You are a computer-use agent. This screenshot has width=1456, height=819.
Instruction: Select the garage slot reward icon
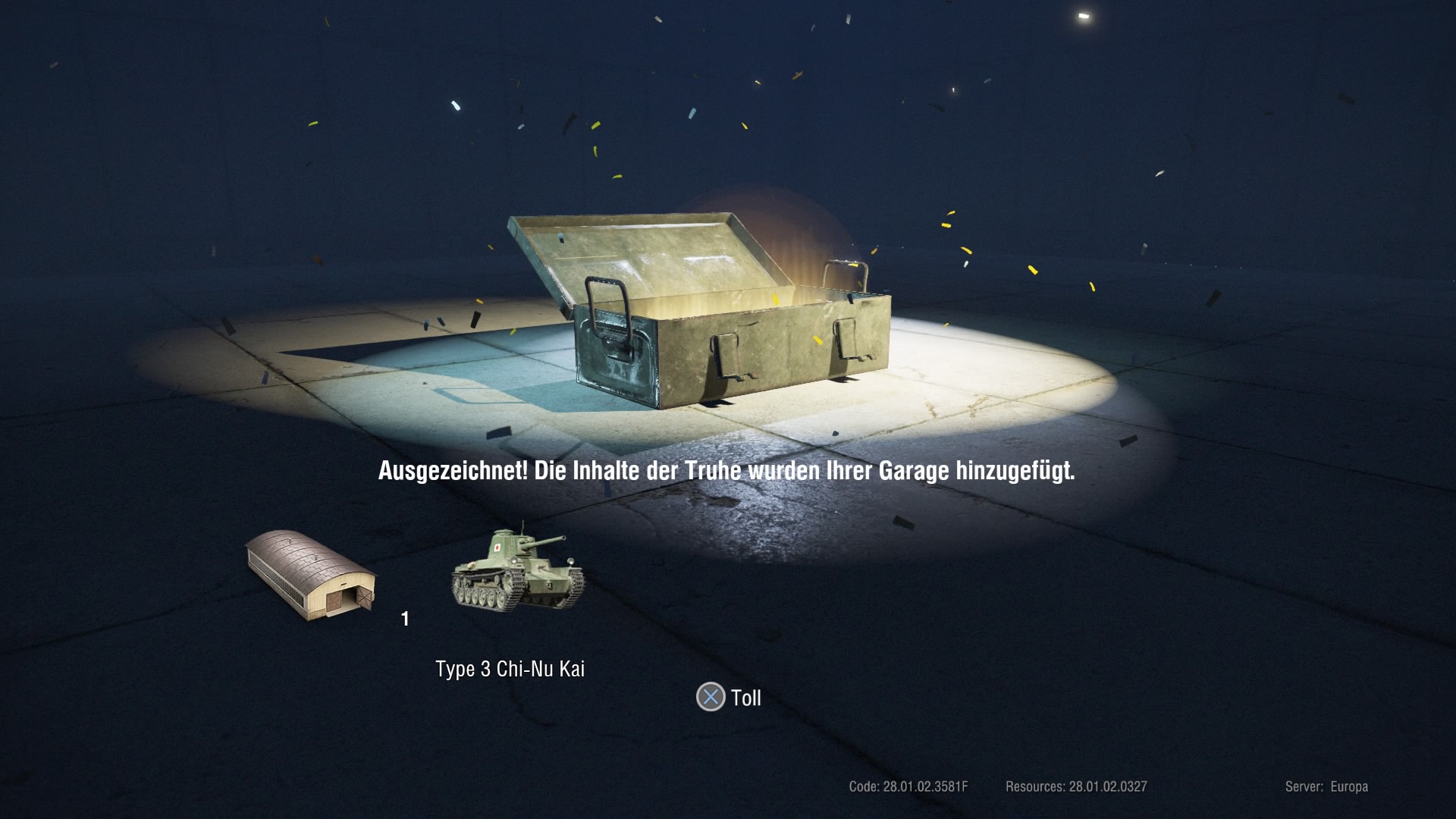(x=311, y=574)
